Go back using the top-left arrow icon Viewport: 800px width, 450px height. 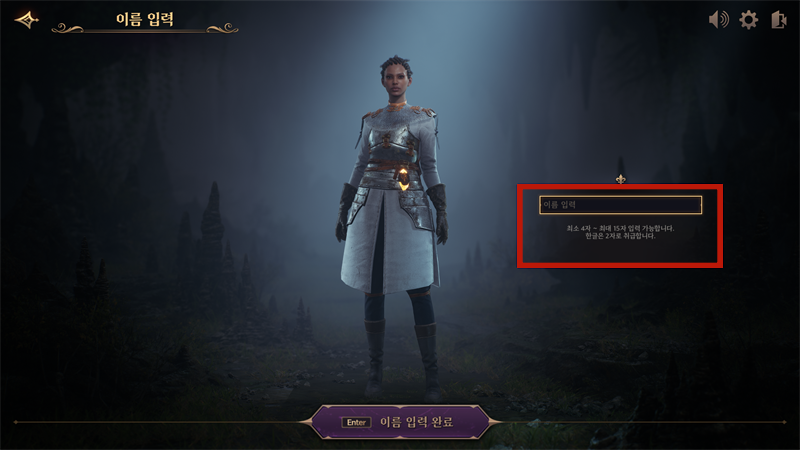point(26,19)
